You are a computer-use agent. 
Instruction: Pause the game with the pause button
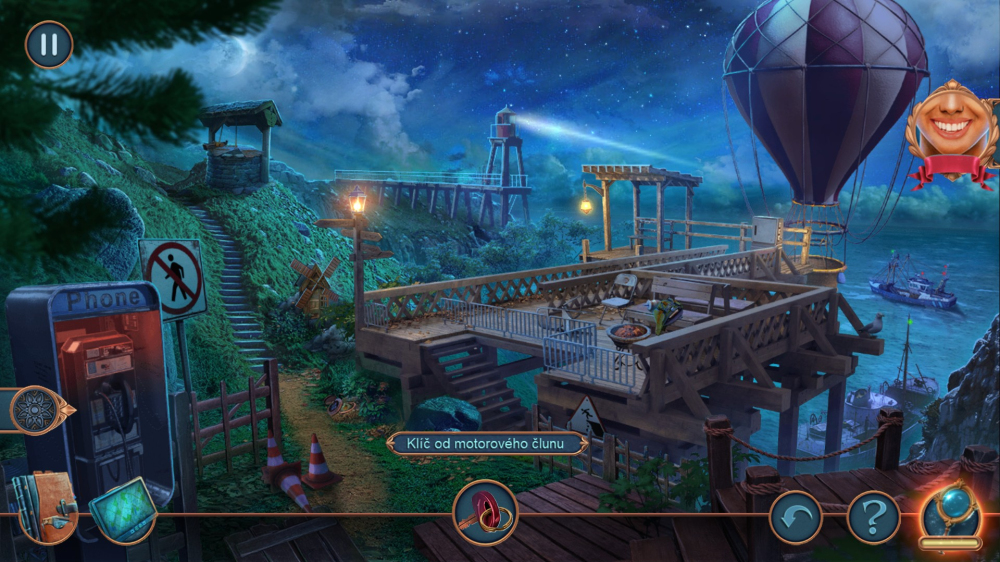pos(48,44)
